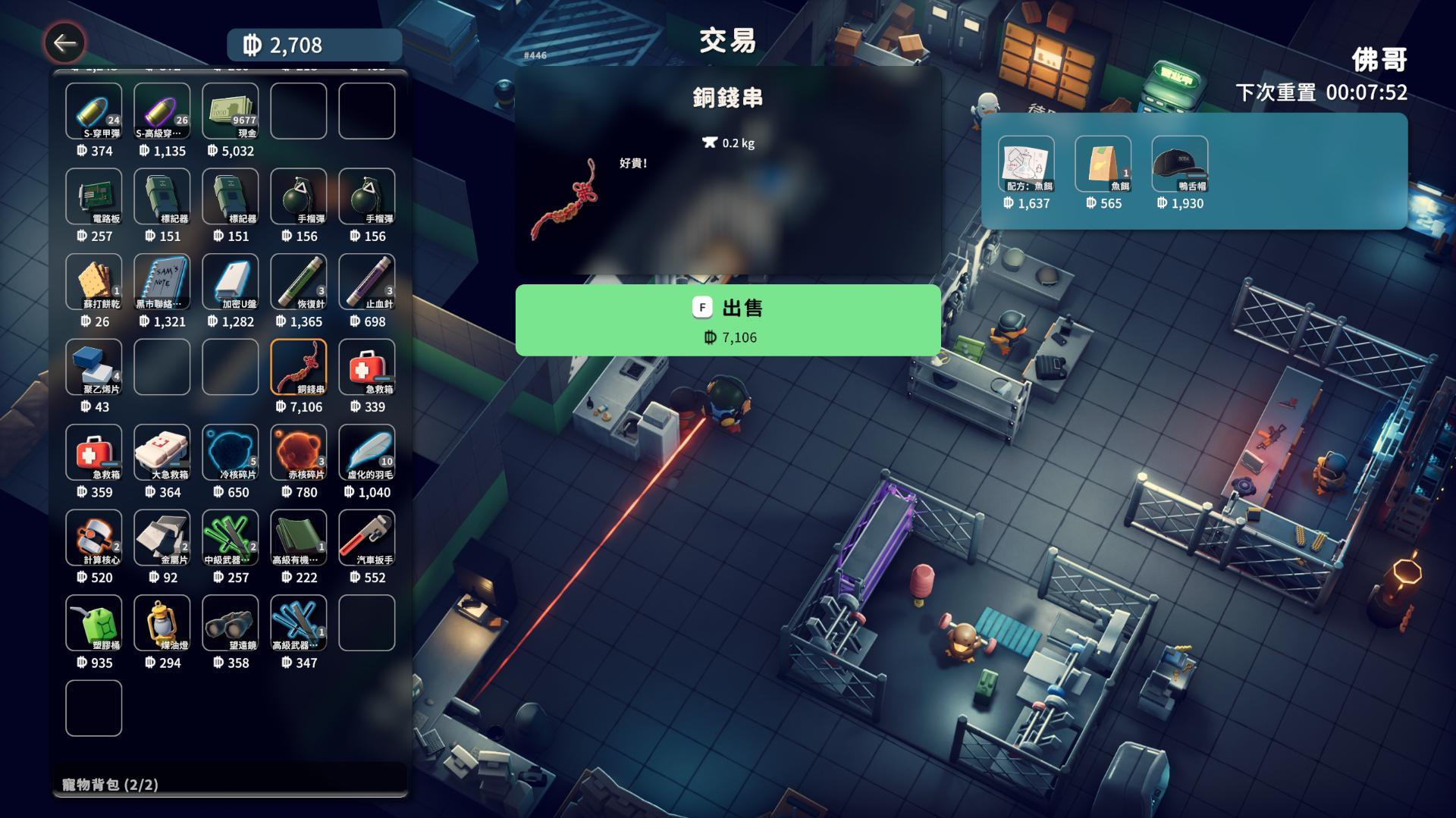The height and width of the screenshot is (818, 1456).
Task: Select the car wrench item
Action: pos(367,537)
